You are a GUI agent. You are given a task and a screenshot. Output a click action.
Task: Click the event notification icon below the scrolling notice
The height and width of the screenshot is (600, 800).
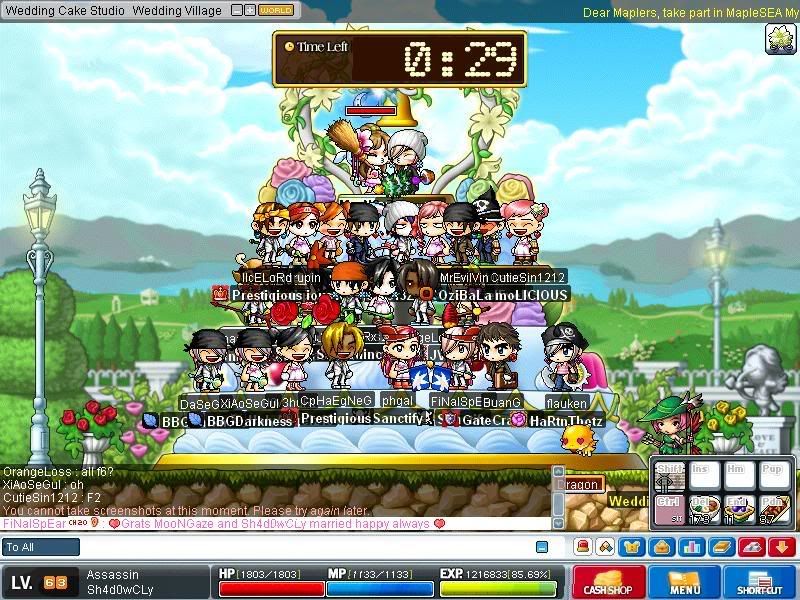779,39
